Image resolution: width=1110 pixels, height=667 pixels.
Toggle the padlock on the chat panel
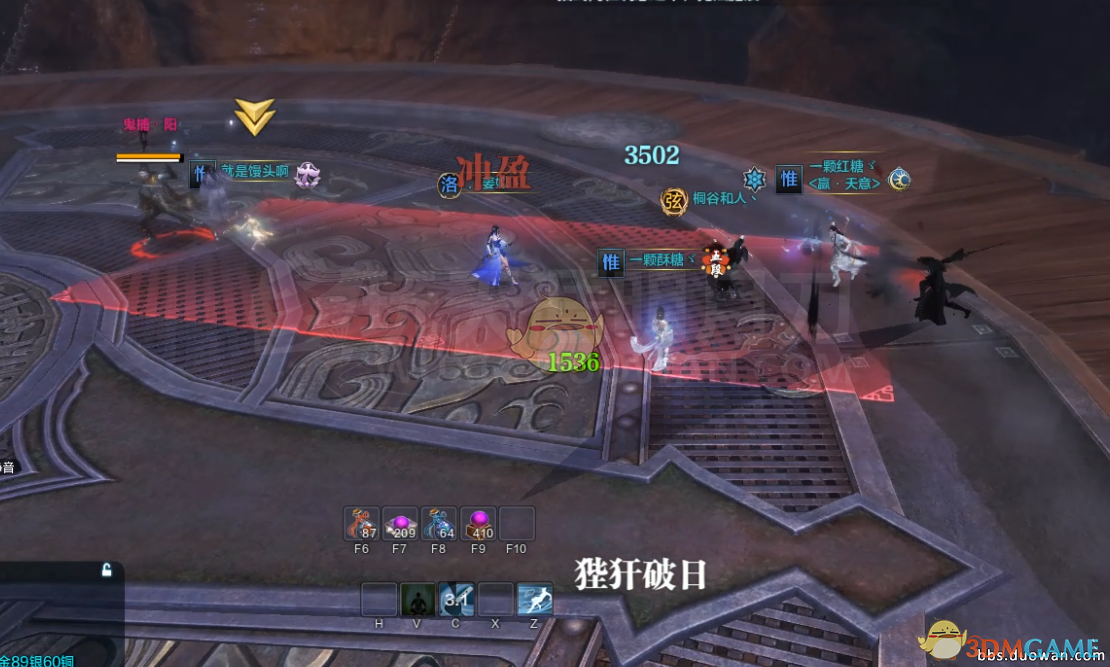107,570
